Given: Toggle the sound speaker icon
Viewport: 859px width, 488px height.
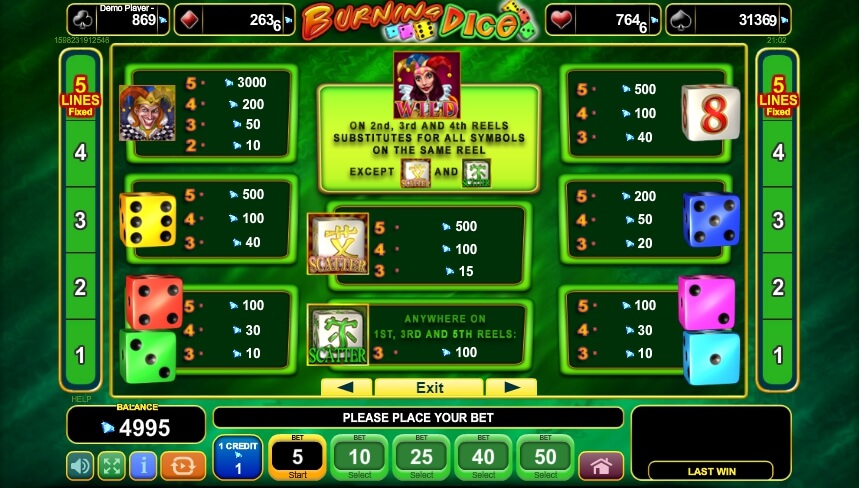Looking at the screenshot, I should pyautogui.click(x=81, y=465).
